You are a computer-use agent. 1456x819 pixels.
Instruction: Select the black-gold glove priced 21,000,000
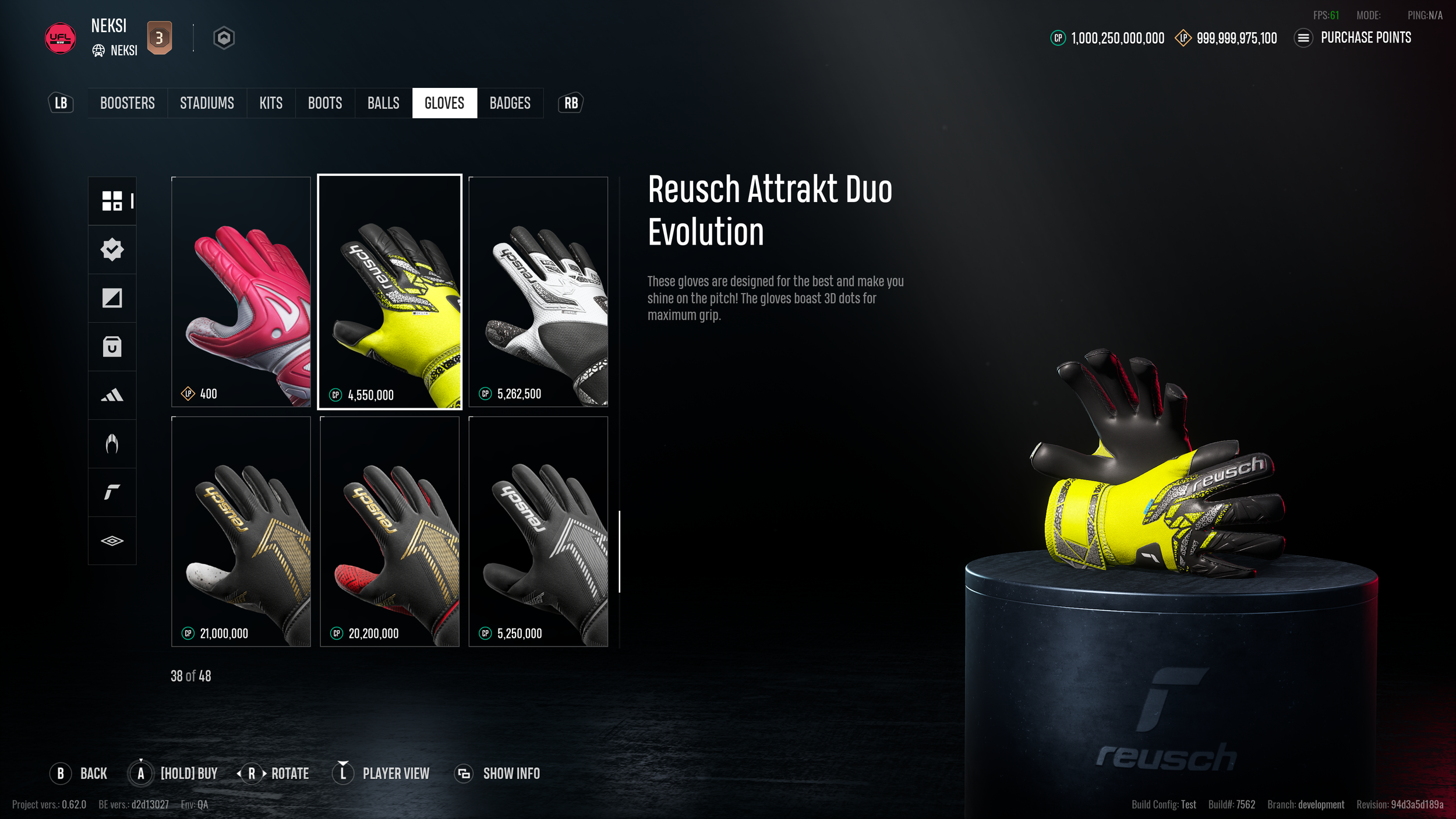[x=241, y=531]
